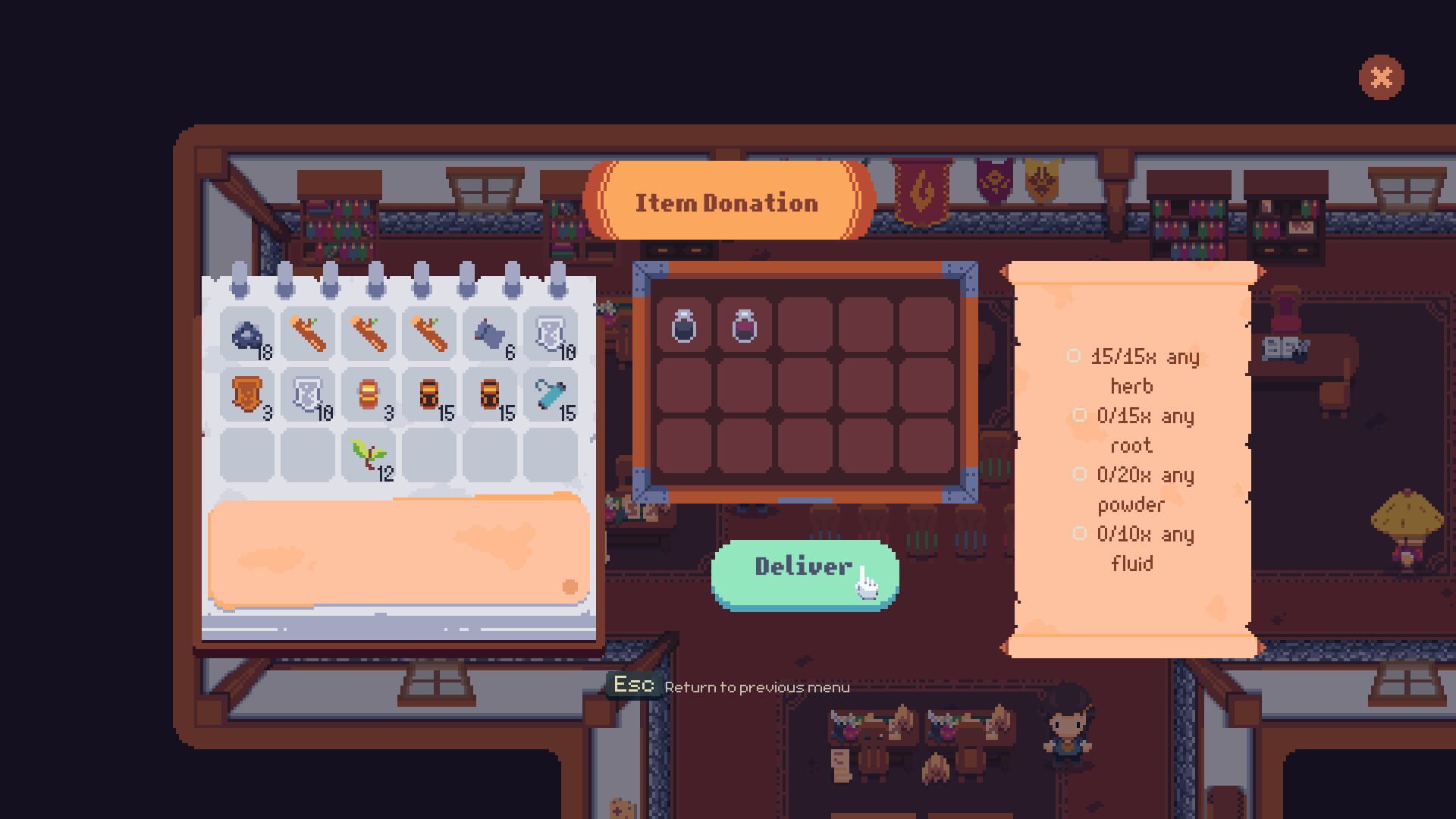This screenshot has width=1456, height=819.
Task: Toggle the completed 15/15x any herb requirement
Action: (x=1074, y=356)
